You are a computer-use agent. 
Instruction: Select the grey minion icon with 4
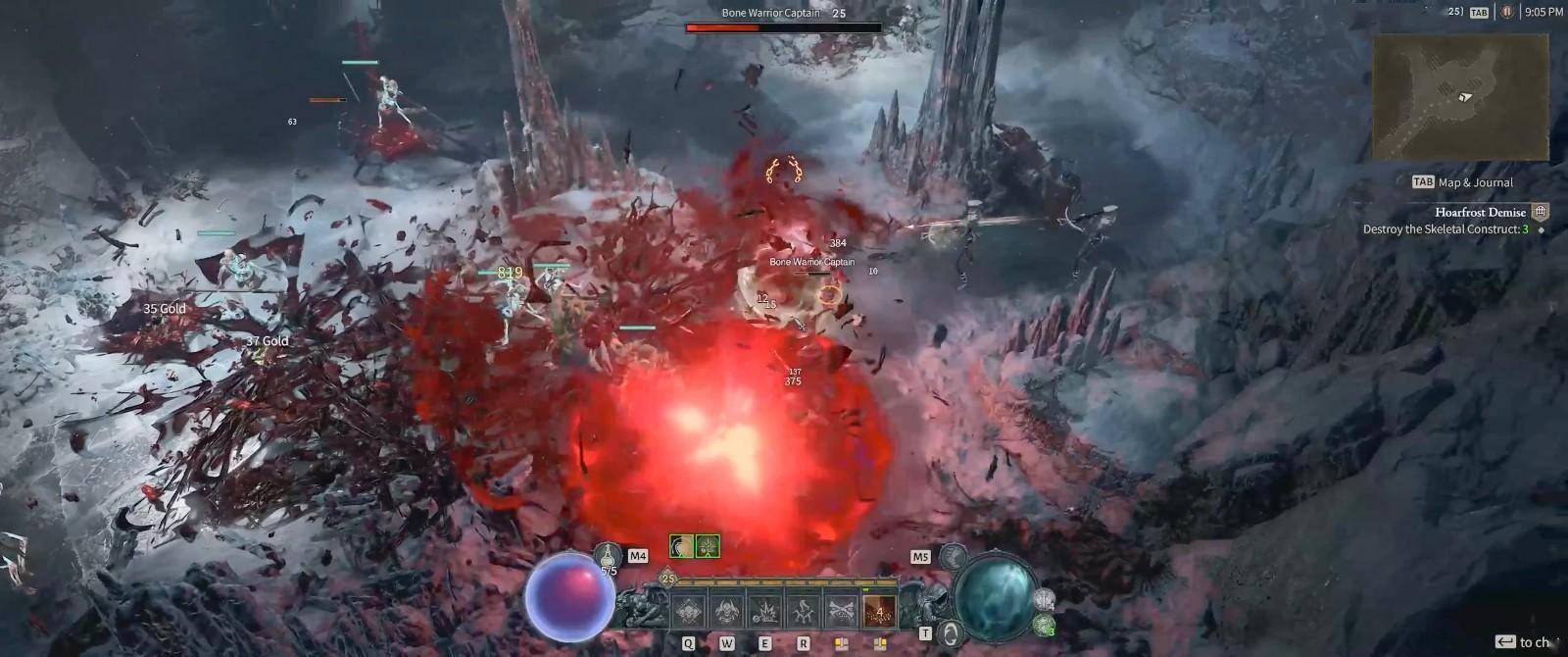(x=1045, y=599)
